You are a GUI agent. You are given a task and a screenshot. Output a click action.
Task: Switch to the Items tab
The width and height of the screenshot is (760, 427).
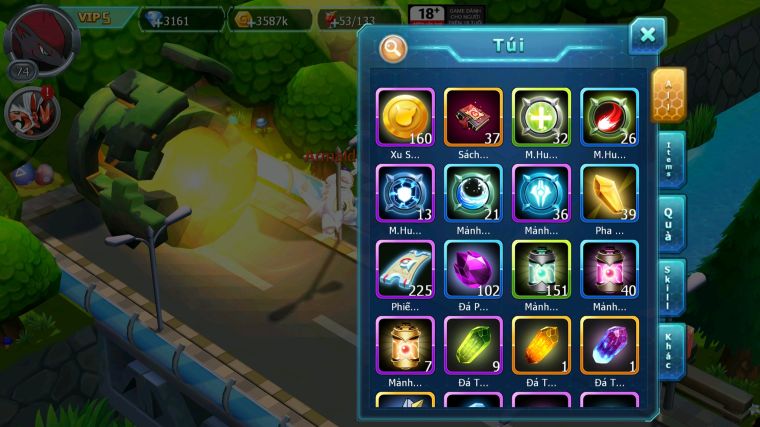(x=668, y=159)
